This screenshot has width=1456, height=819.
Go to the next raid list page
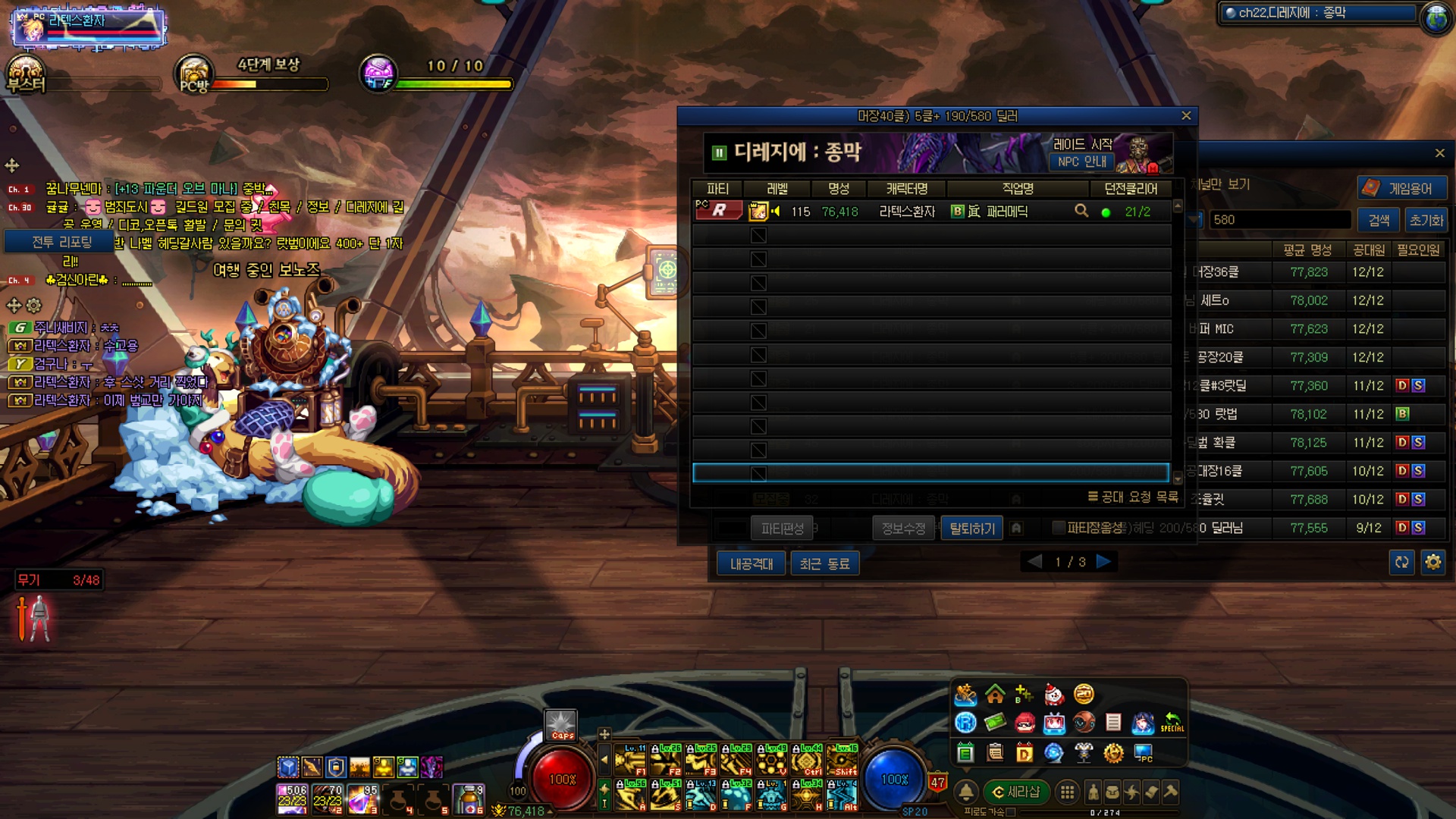click(x=1104, y=562)
